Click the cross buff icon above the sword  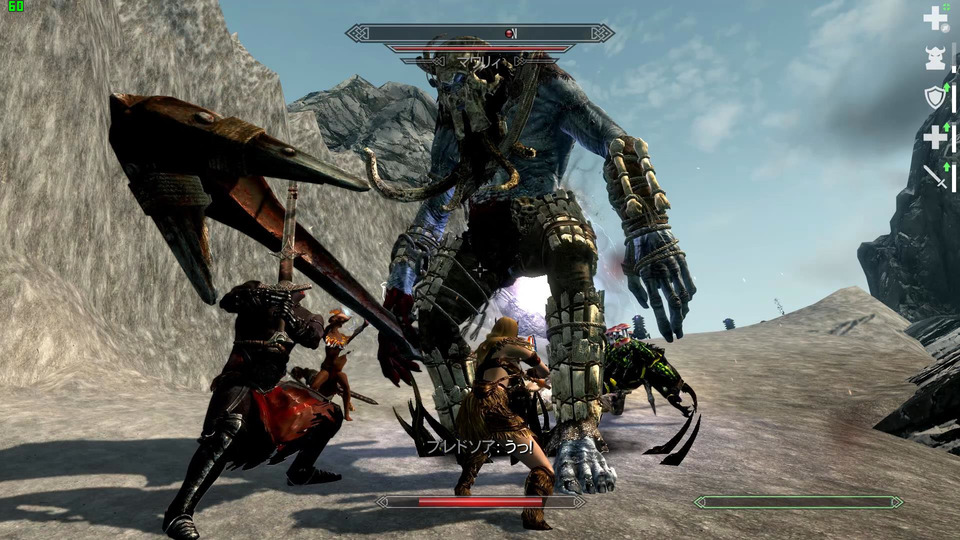tap(935, 137)
